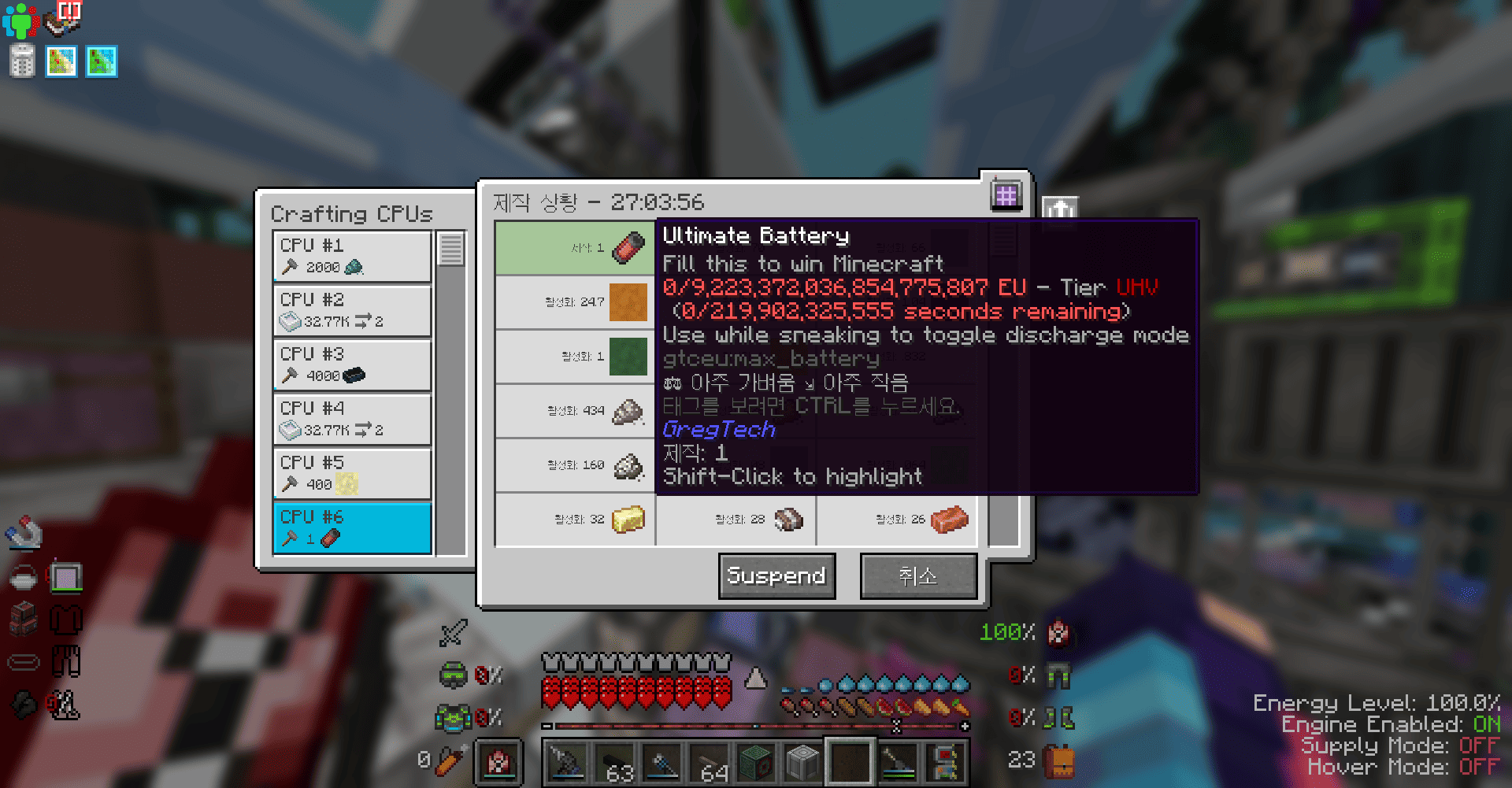The height and width of the screenshot is (788, 1512).
Task: Click the backpack icon next to the 23 counter
Action: 1058,760
